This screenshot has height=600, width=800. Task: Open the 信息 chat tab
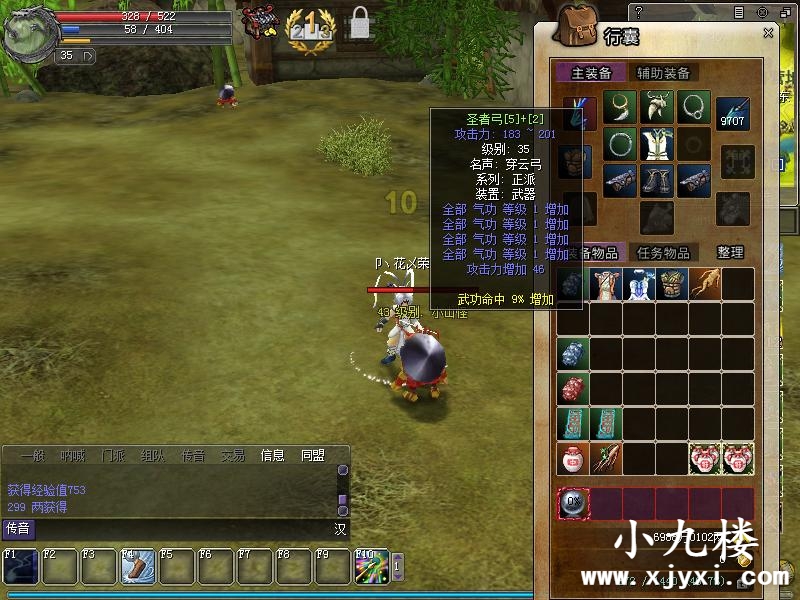point(271,455)
